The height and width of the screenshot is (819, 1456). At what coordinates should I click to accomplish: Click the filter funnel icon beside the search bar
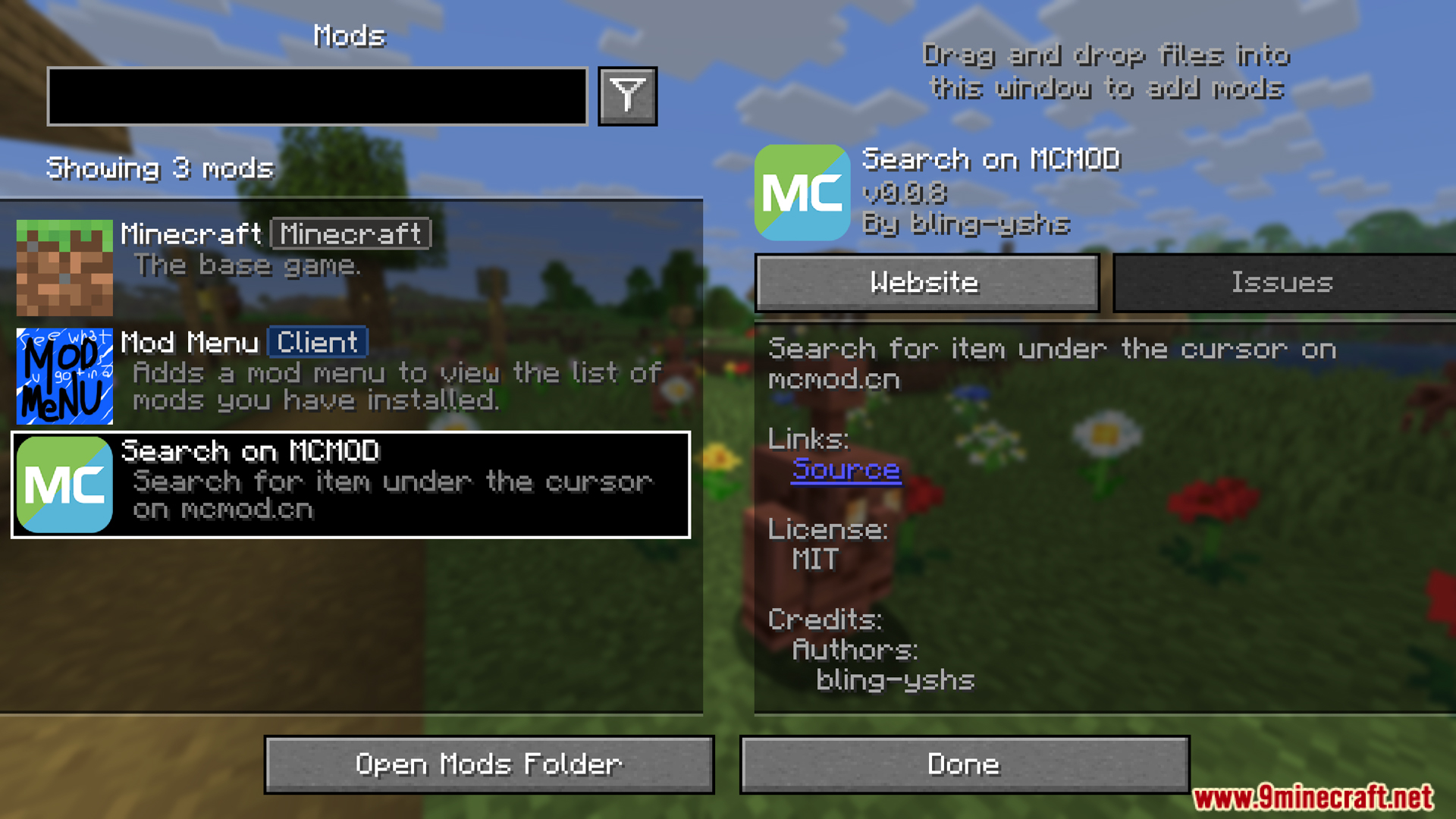coord(626,96)
